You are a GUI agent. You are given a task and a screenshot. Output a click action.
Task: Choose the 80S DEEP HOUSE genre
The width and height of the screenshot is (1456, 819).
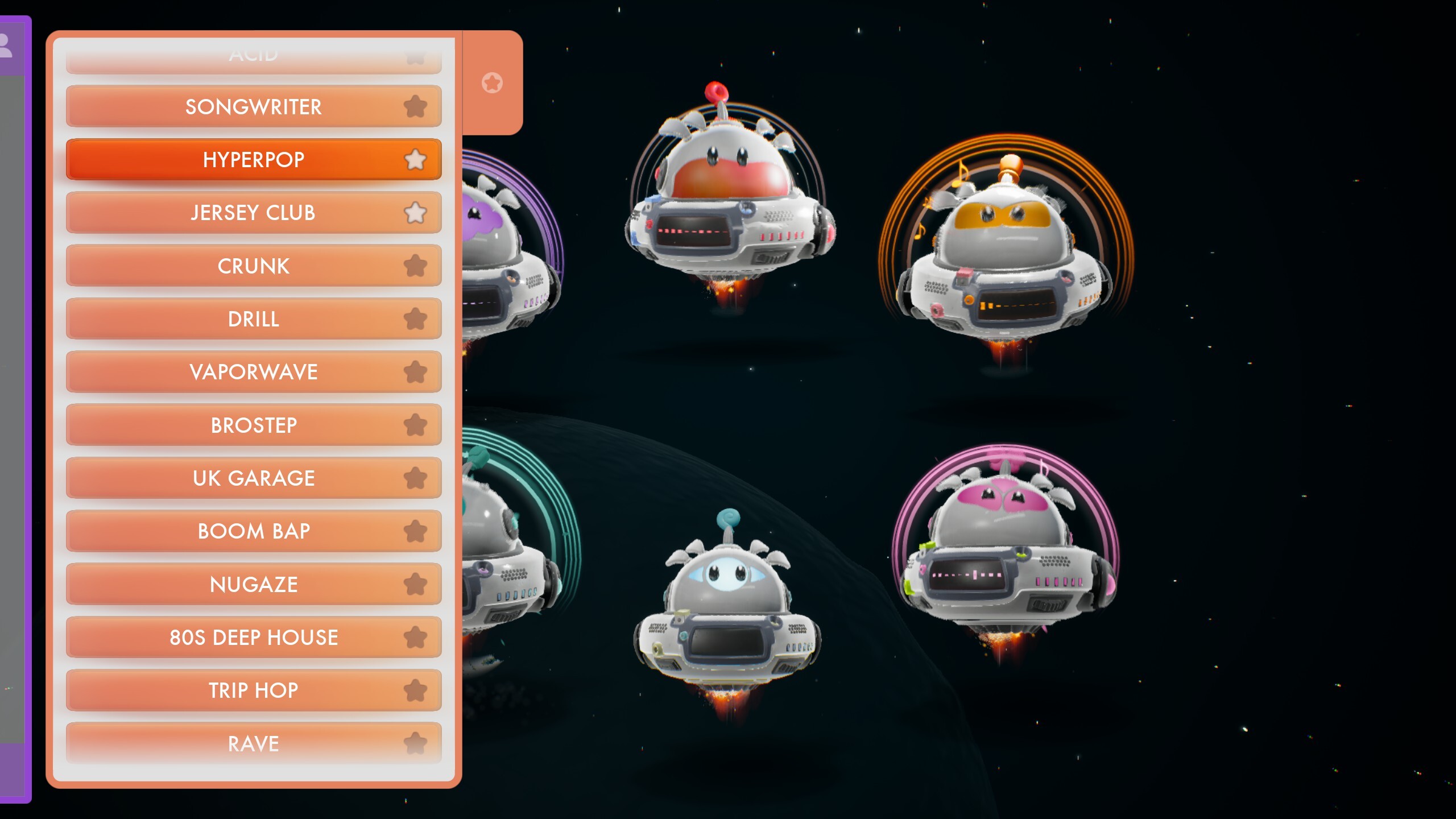(x=253, y=637)
